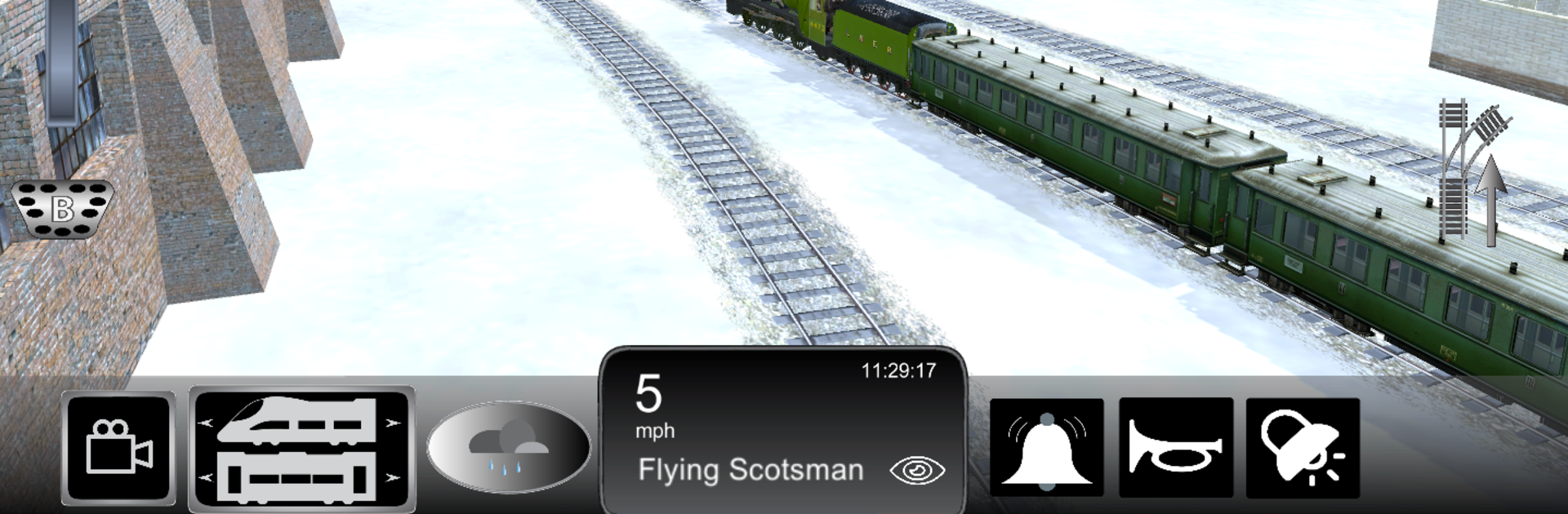Open the camera view button
Screen dimensions: 1568x514
point(118,448)
